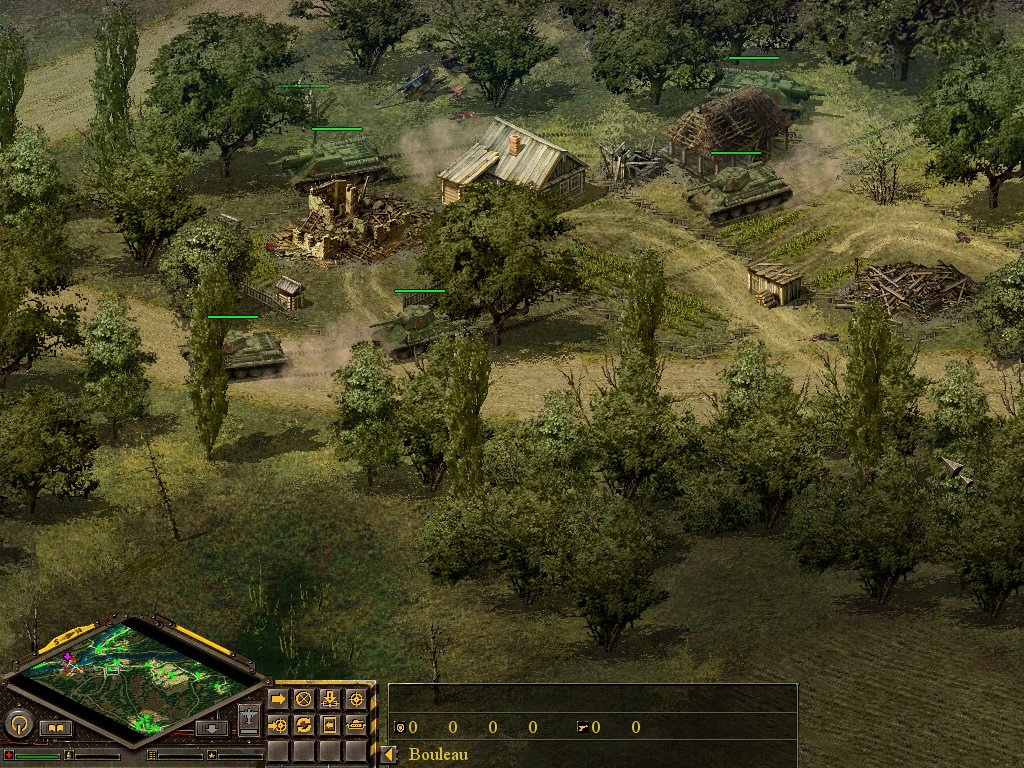Choose the downward-arrow entrench command

tap(329, 699)
